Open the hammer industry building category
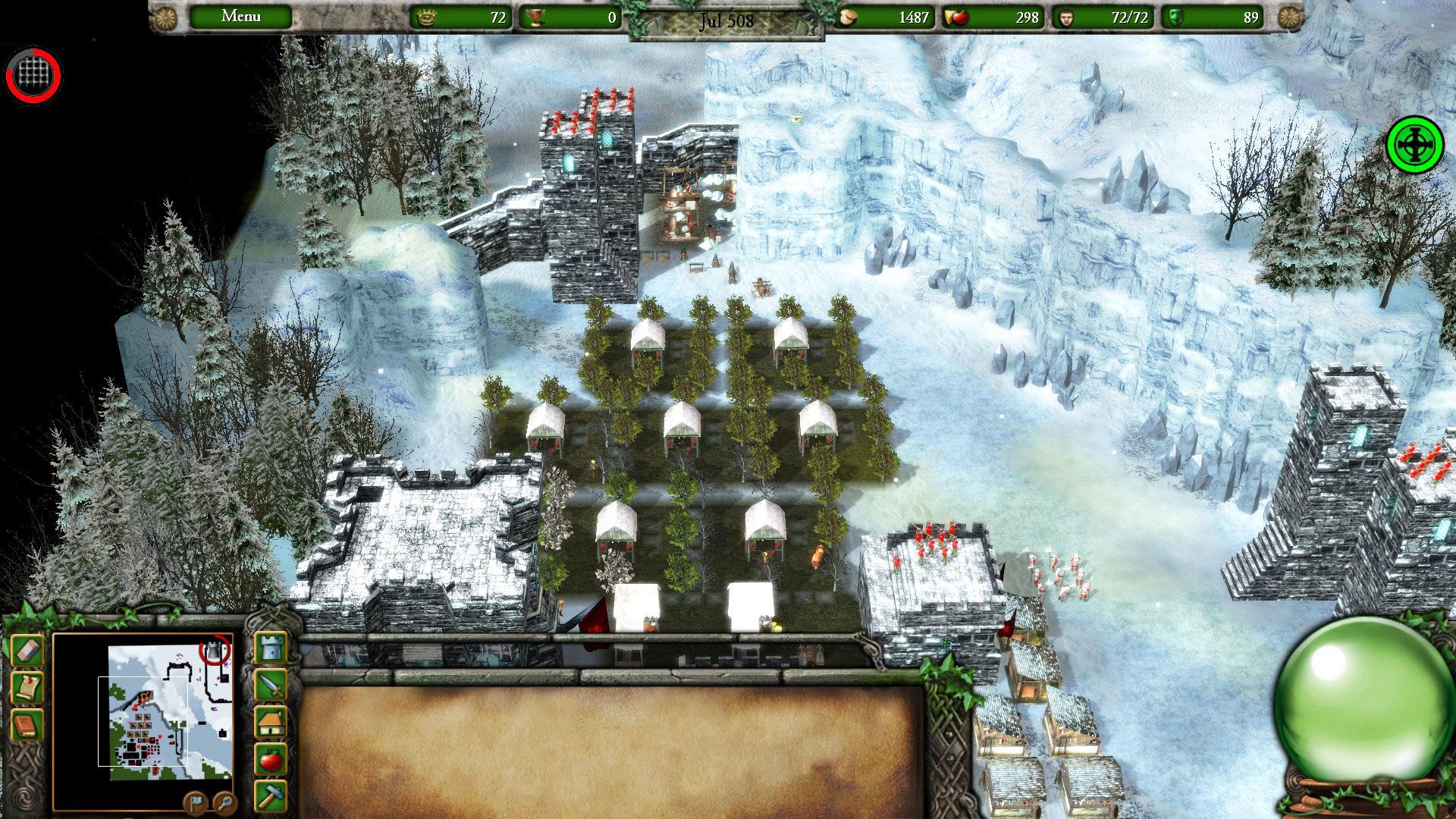 271,794
